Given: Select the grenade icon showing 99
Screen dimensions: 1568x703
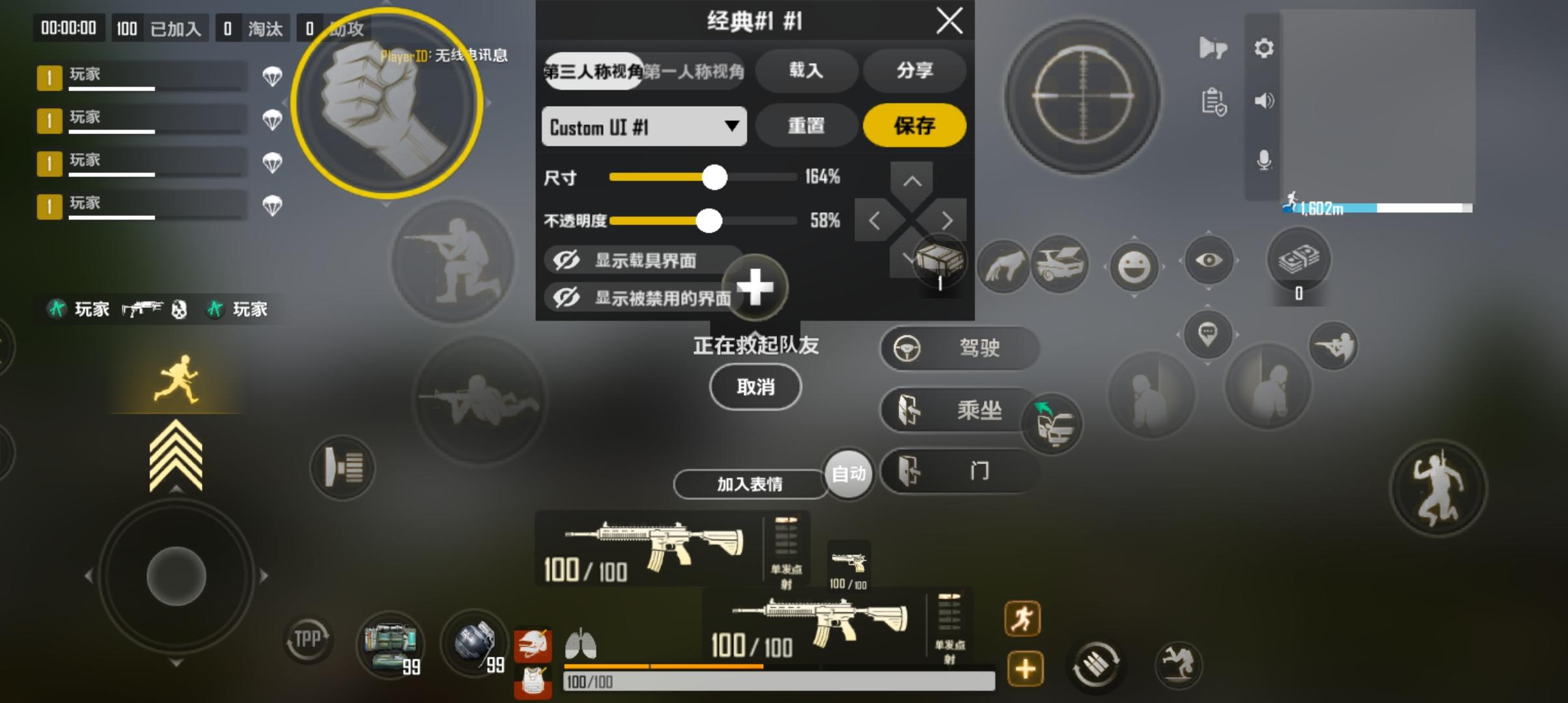Looking at the screenshot, I should (473, 646).
